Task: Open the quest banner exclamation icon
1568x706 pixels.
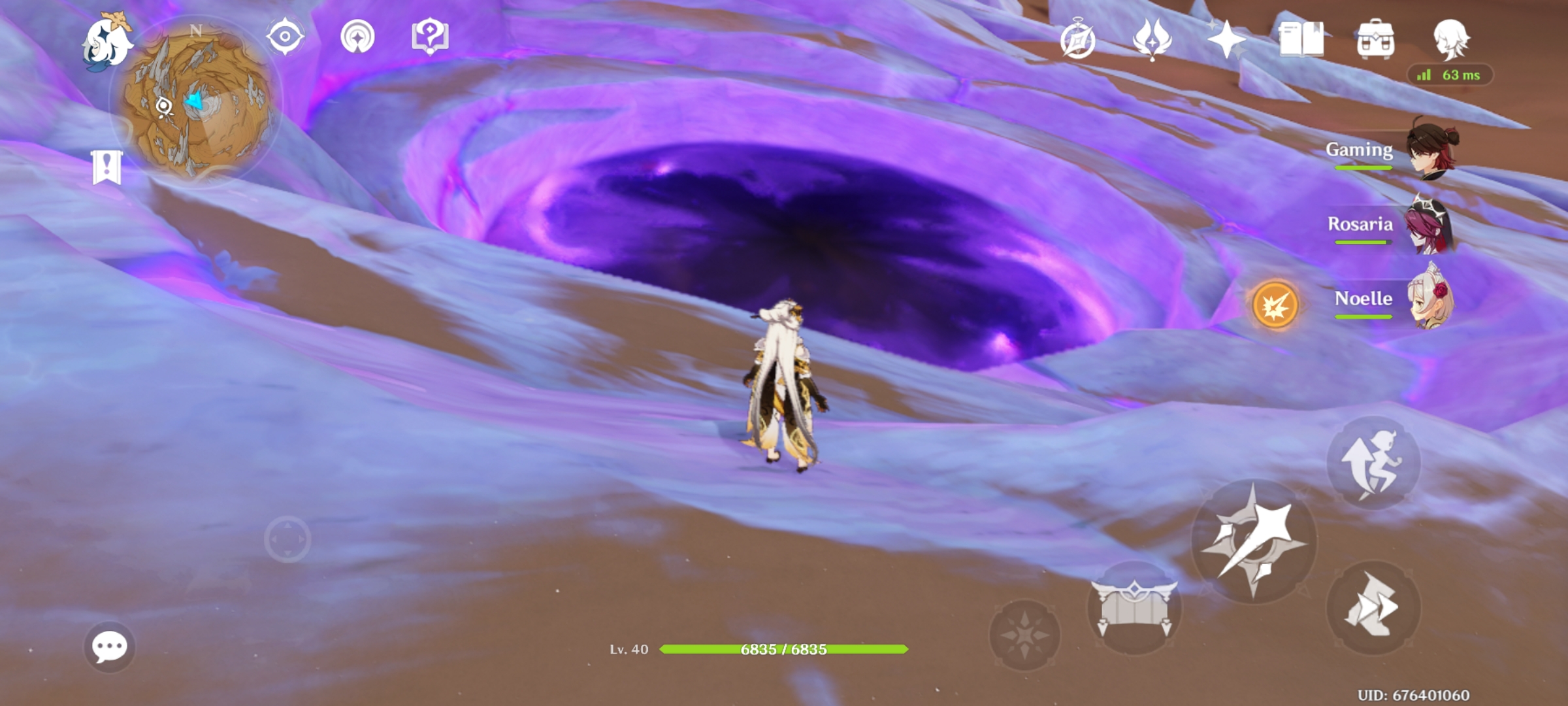Action: pos(106,165)
